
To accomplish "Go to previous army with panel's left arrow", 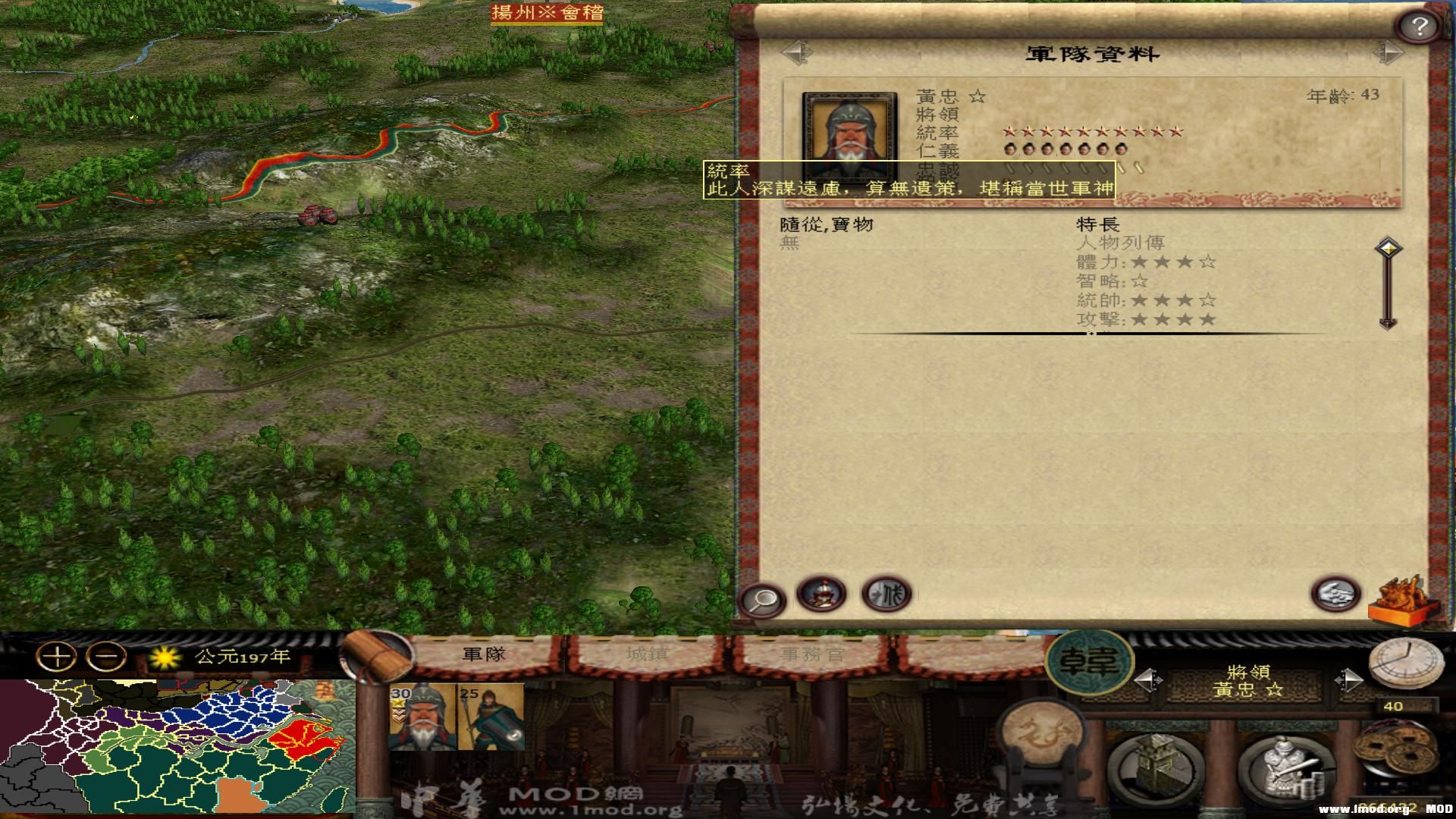I will [x=796, y=53].
